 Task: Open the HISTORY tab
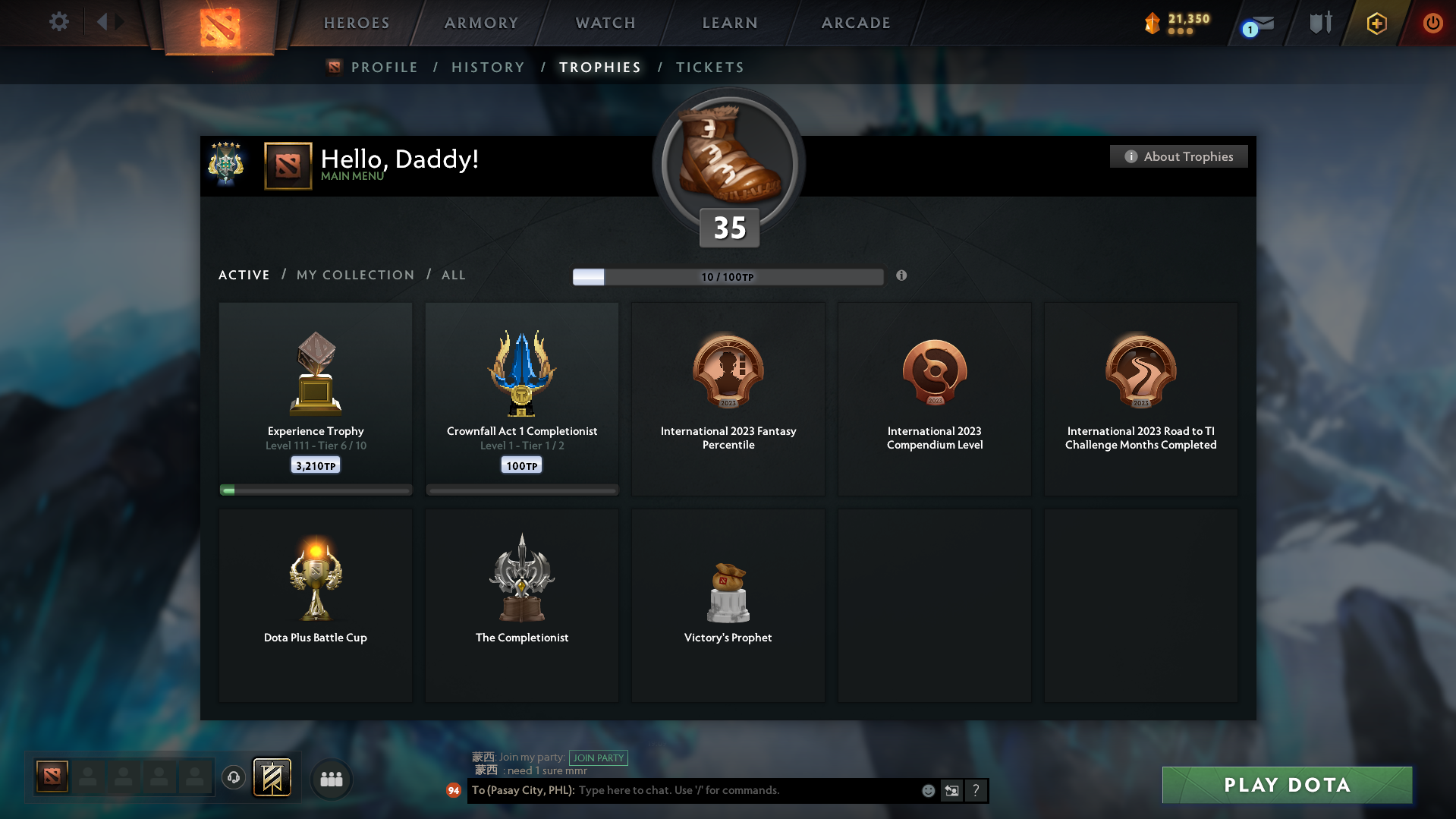(488, 67)
